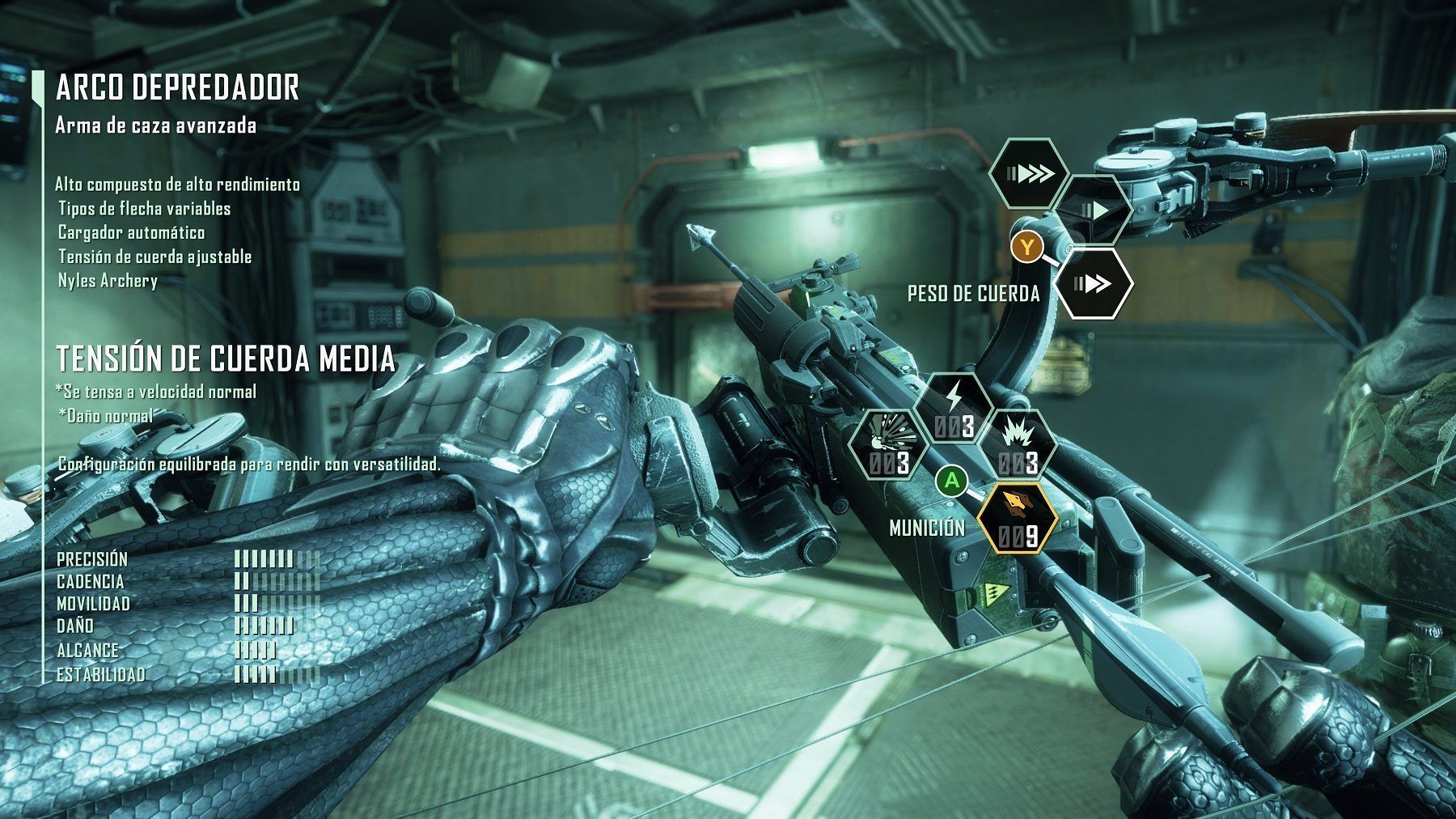The width and height of the screenshot is (1456, 819).
Task: Equip the lightning bolt electric arrows
Action: 958,408
